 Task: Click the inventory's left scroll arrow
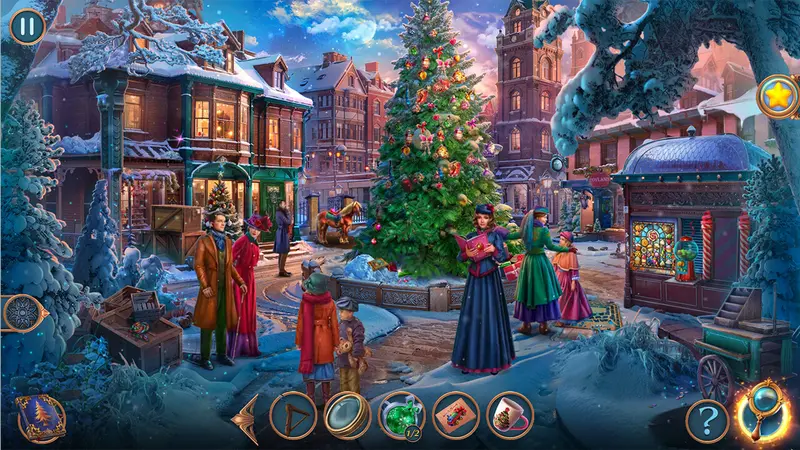pos(244,418)
